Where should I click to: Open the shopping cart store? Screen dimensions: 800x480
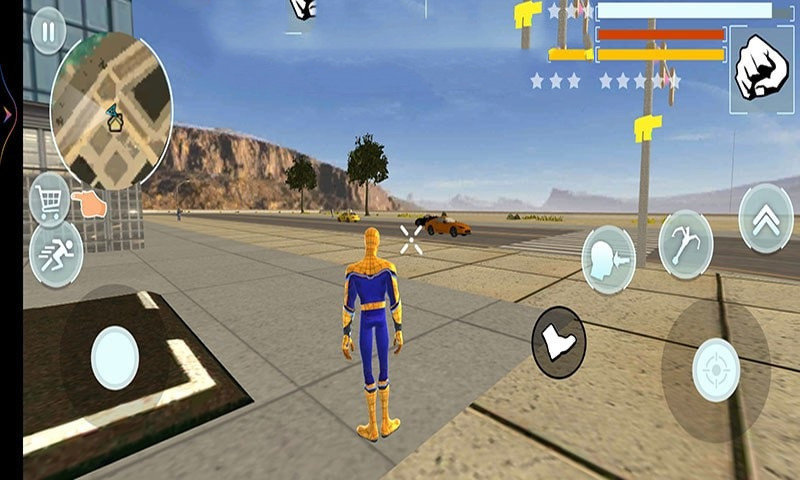[49, 198]
